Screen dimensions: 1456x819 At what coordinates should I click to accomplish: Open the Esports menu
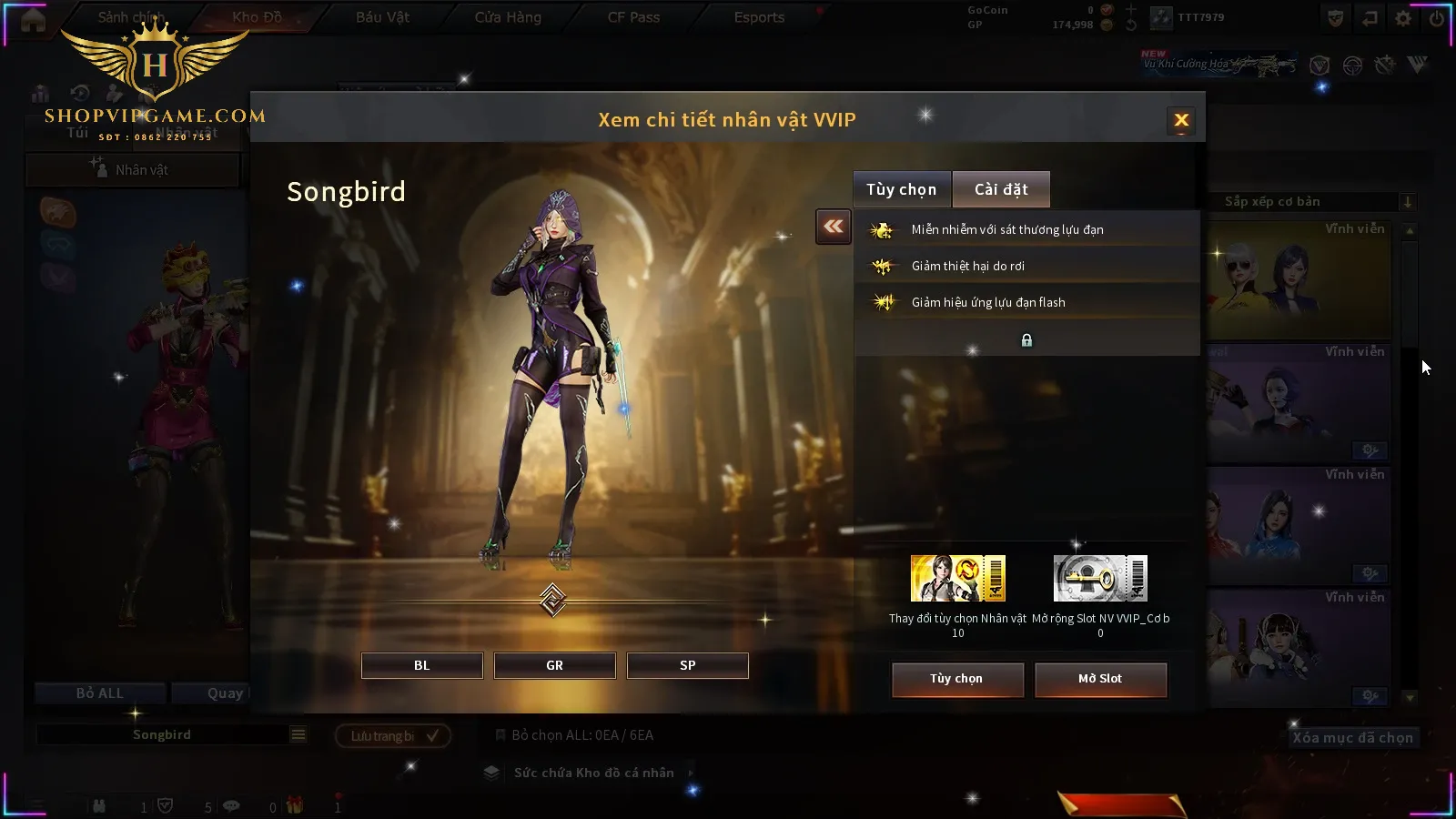click(759, 17)
